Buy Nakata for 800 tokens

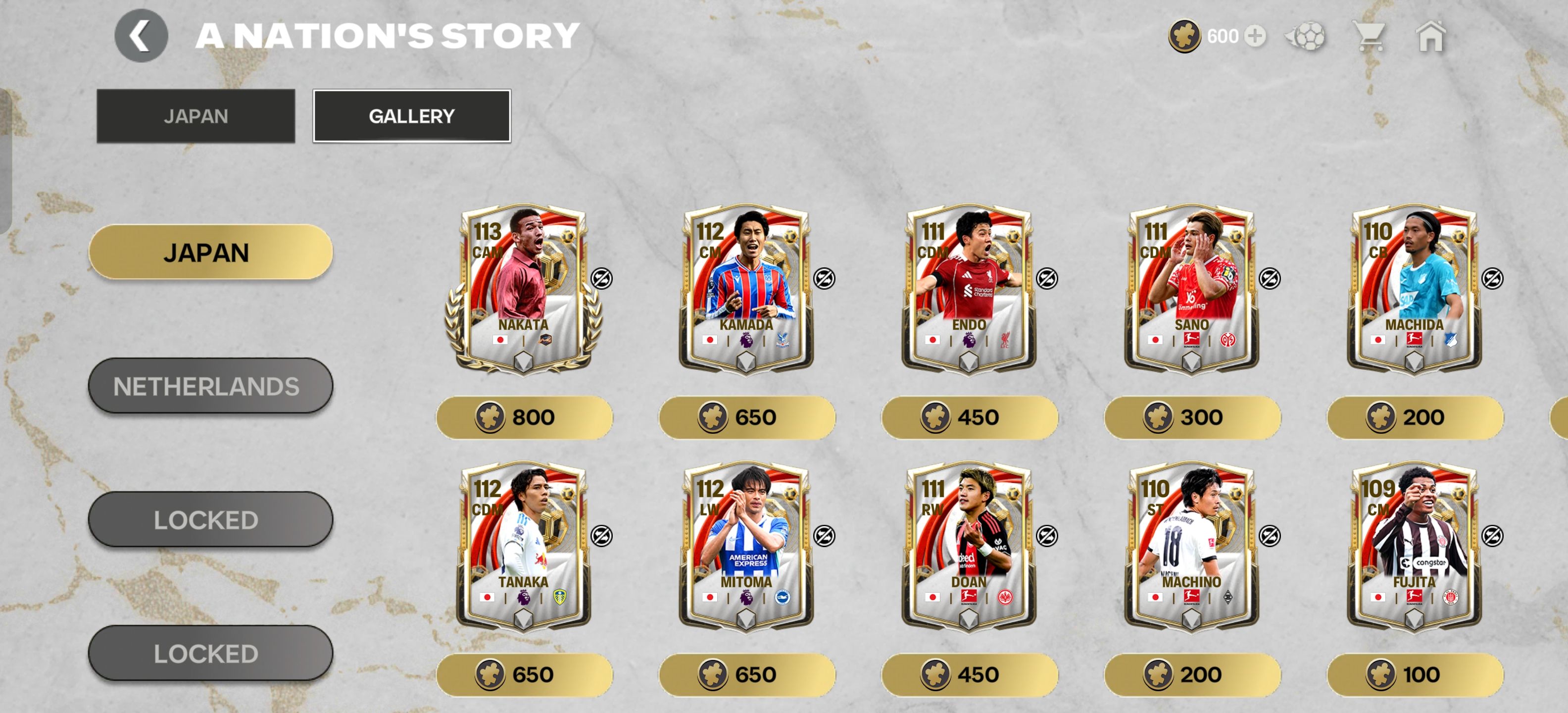524,418
